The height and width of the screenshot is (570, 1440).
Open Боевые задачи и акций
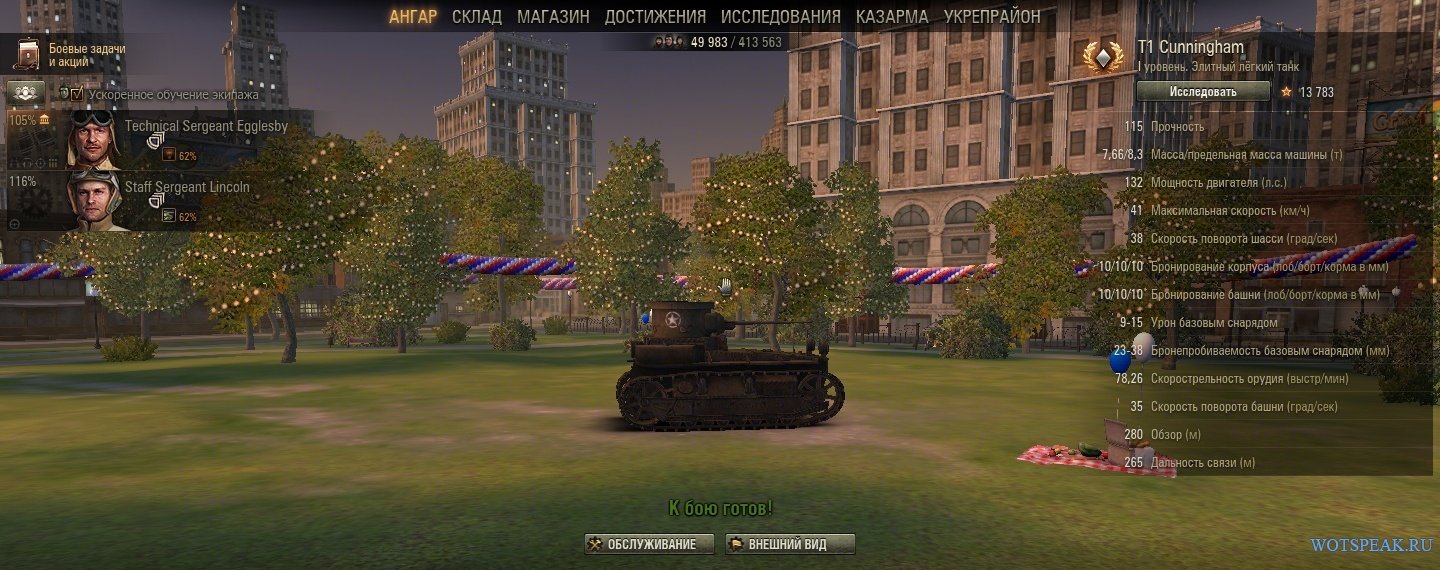70,54
